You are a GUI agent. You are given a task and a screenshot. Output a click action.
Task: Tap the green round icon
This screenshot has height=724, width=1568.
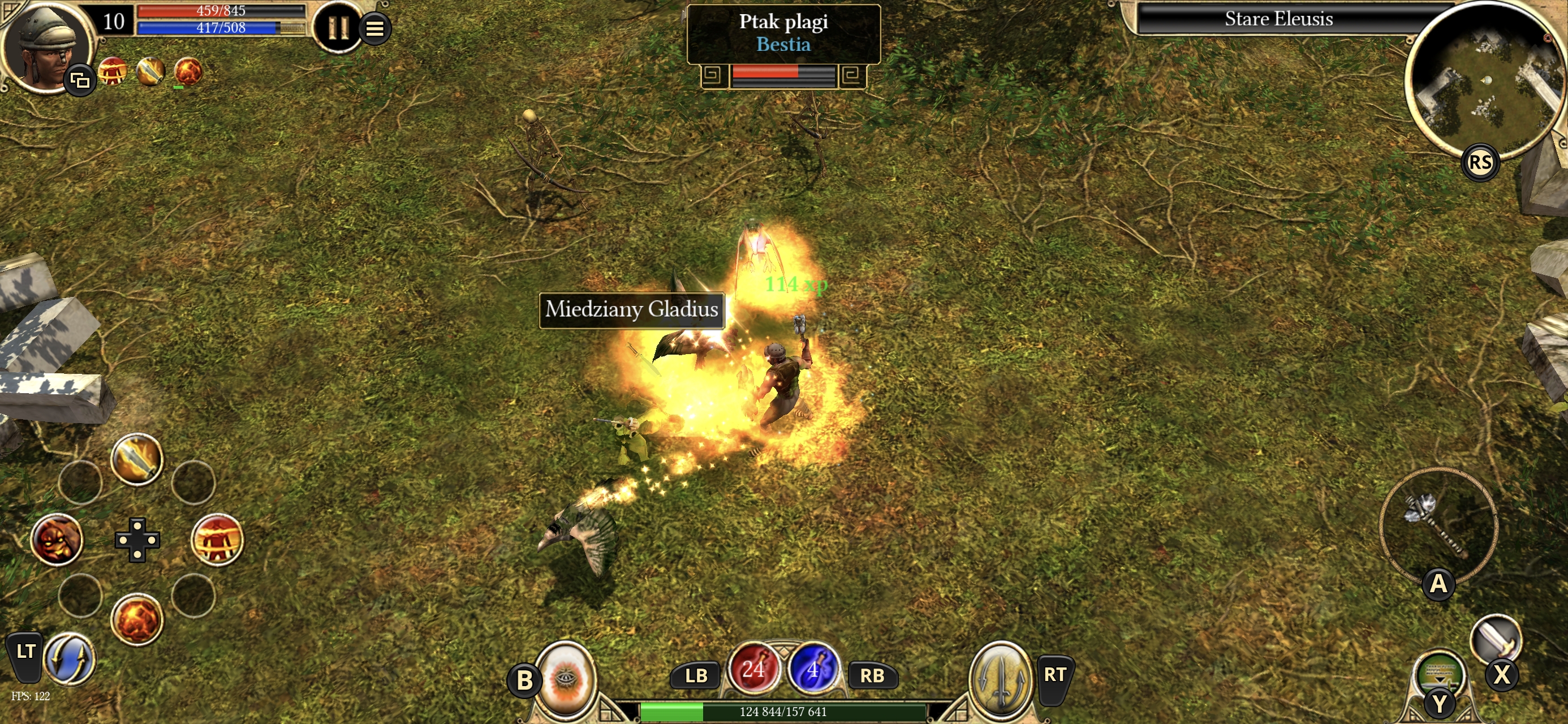point(1440,674)
